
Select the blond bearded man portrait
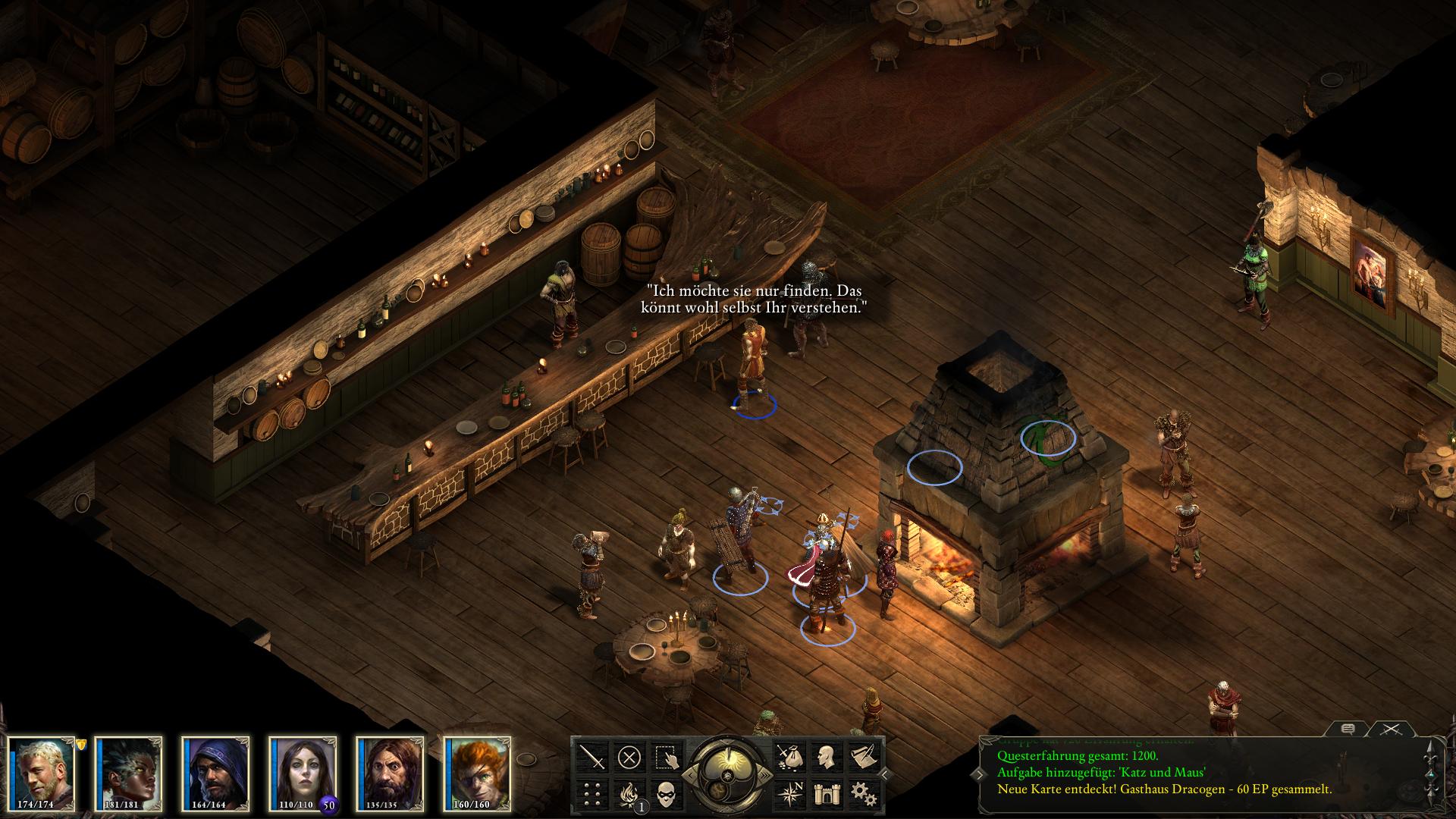click(x=42, y=773)
